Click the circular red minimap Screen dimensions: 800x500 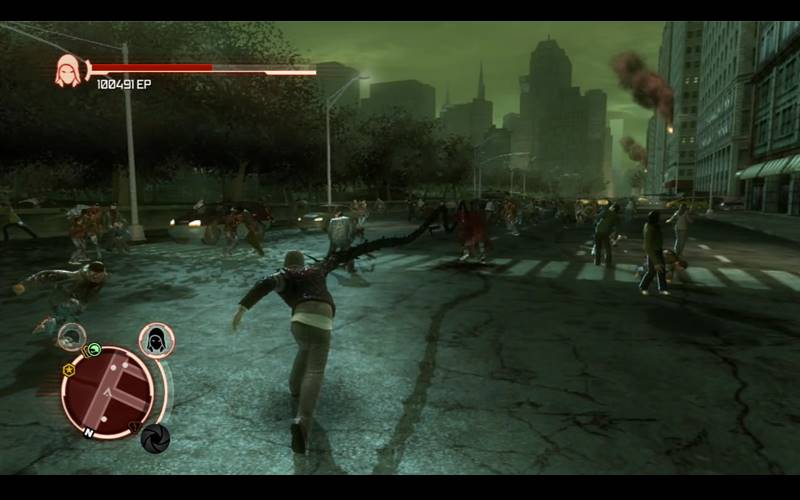106,392
